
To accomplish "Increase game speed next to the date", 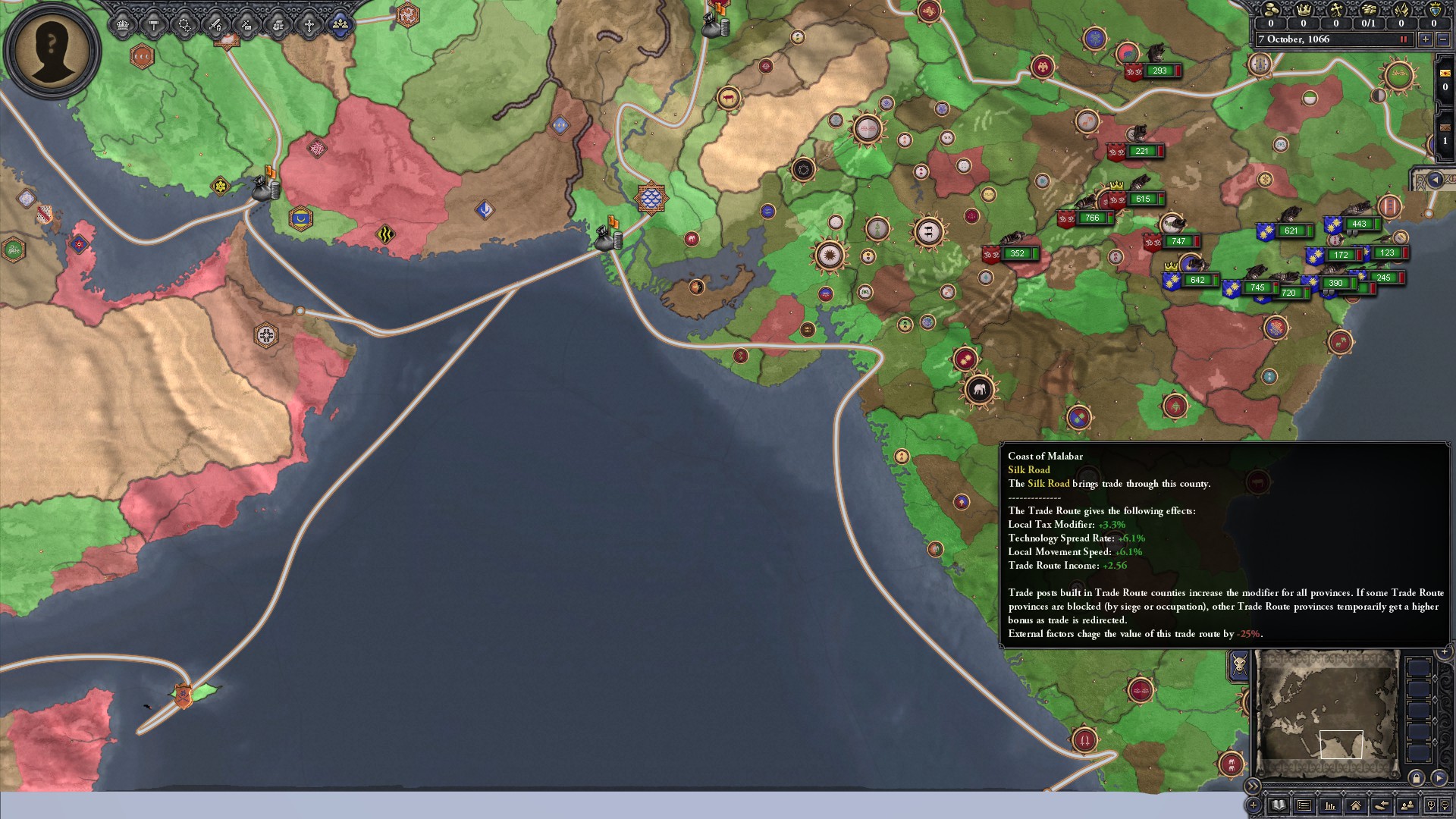I will [x=1426, y=39].
